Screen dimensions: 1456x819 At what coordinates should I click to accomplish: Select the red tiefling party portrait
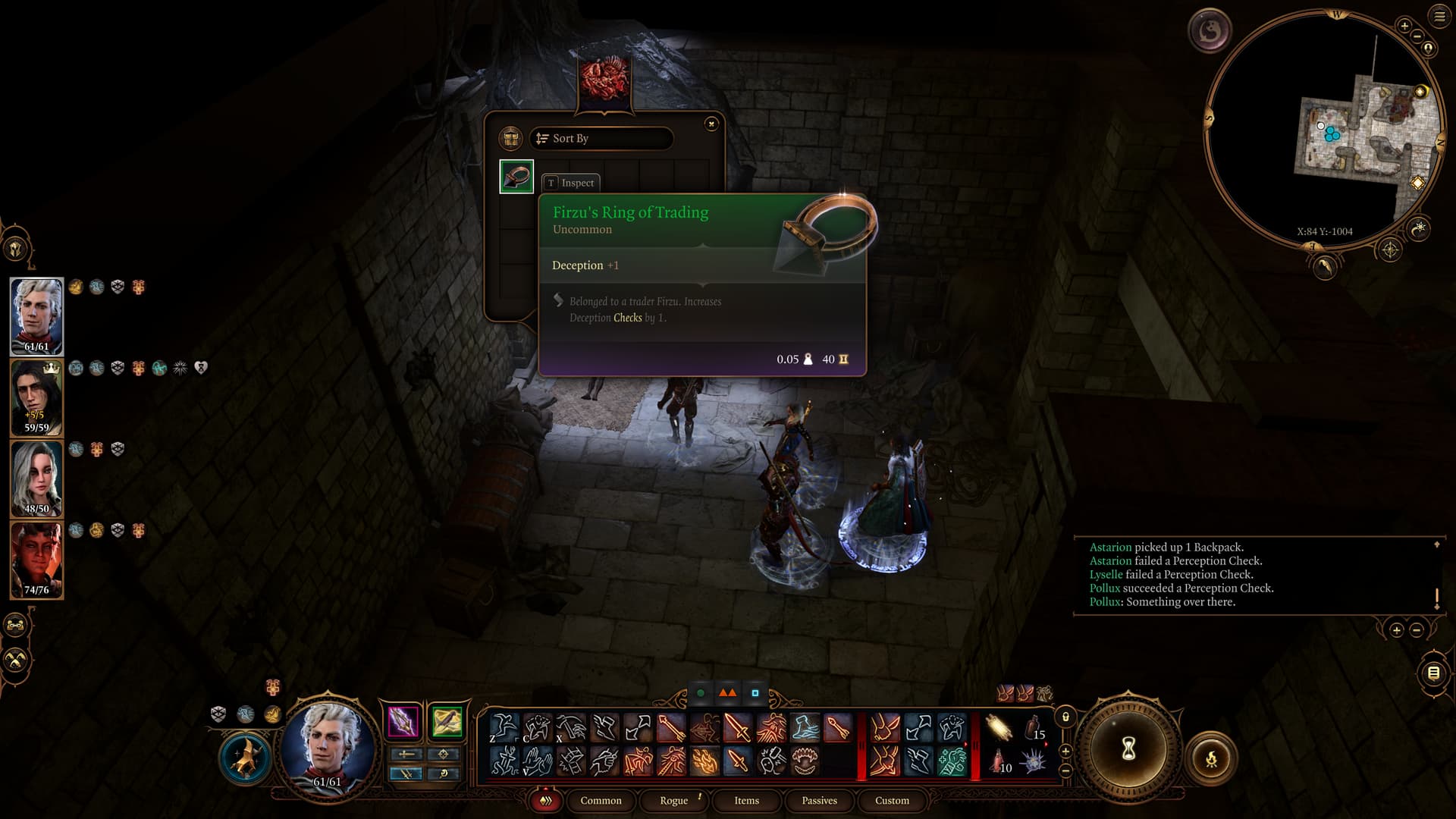coord(36,560)
